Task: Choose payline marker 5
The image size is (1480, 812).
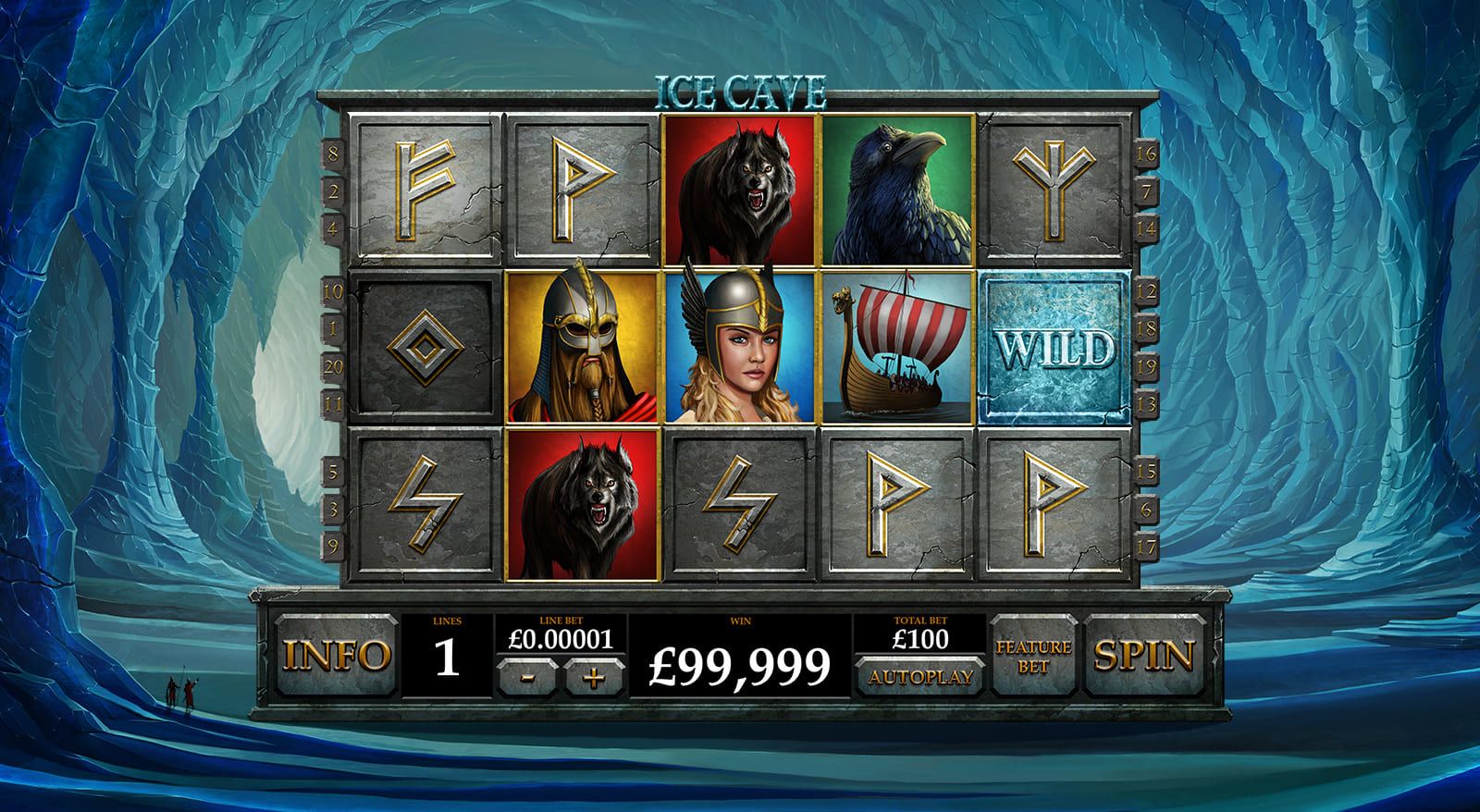Action: pyautogui.click(x=332, y=472)
